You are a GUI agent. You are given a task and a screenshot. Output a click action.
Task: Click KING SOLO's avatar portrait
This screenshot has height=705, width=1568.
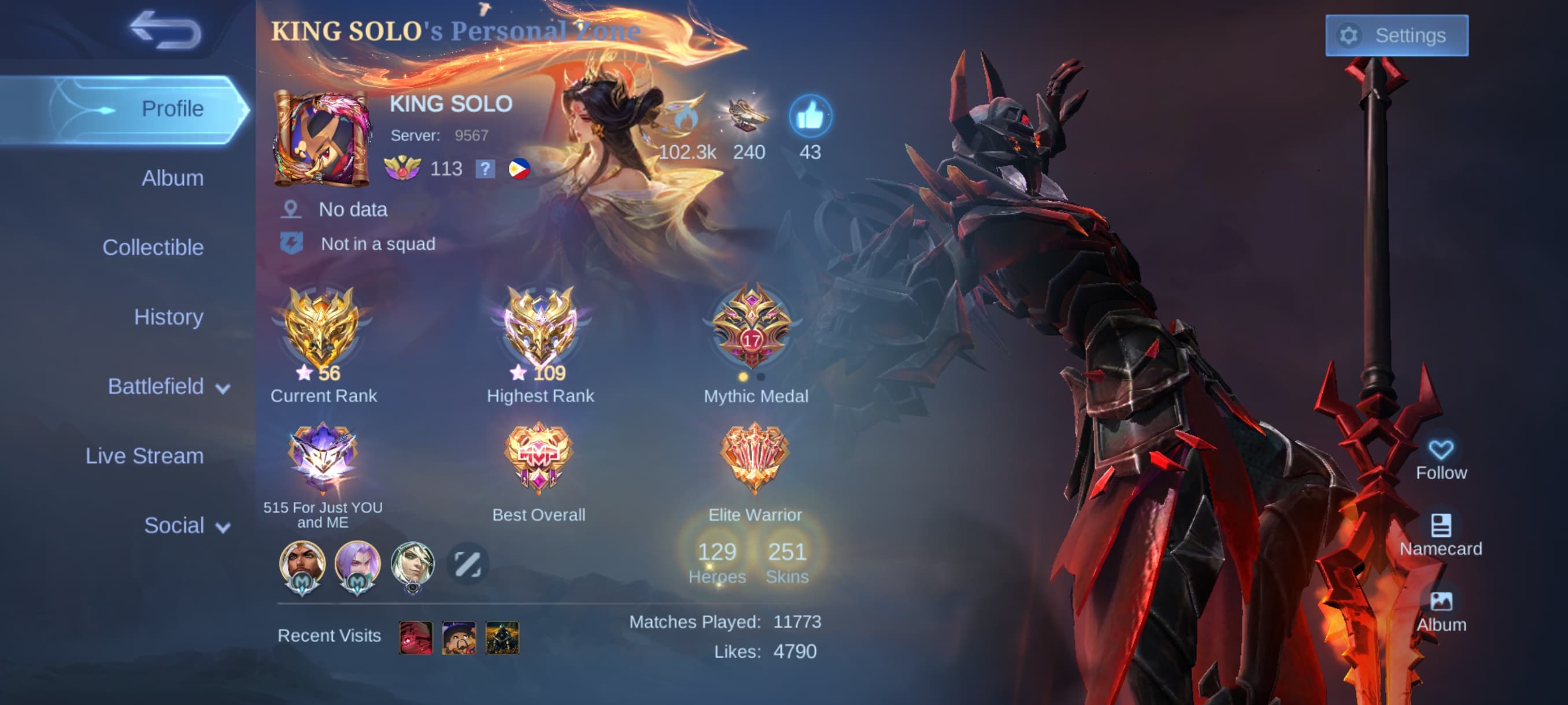pos(321,139)
